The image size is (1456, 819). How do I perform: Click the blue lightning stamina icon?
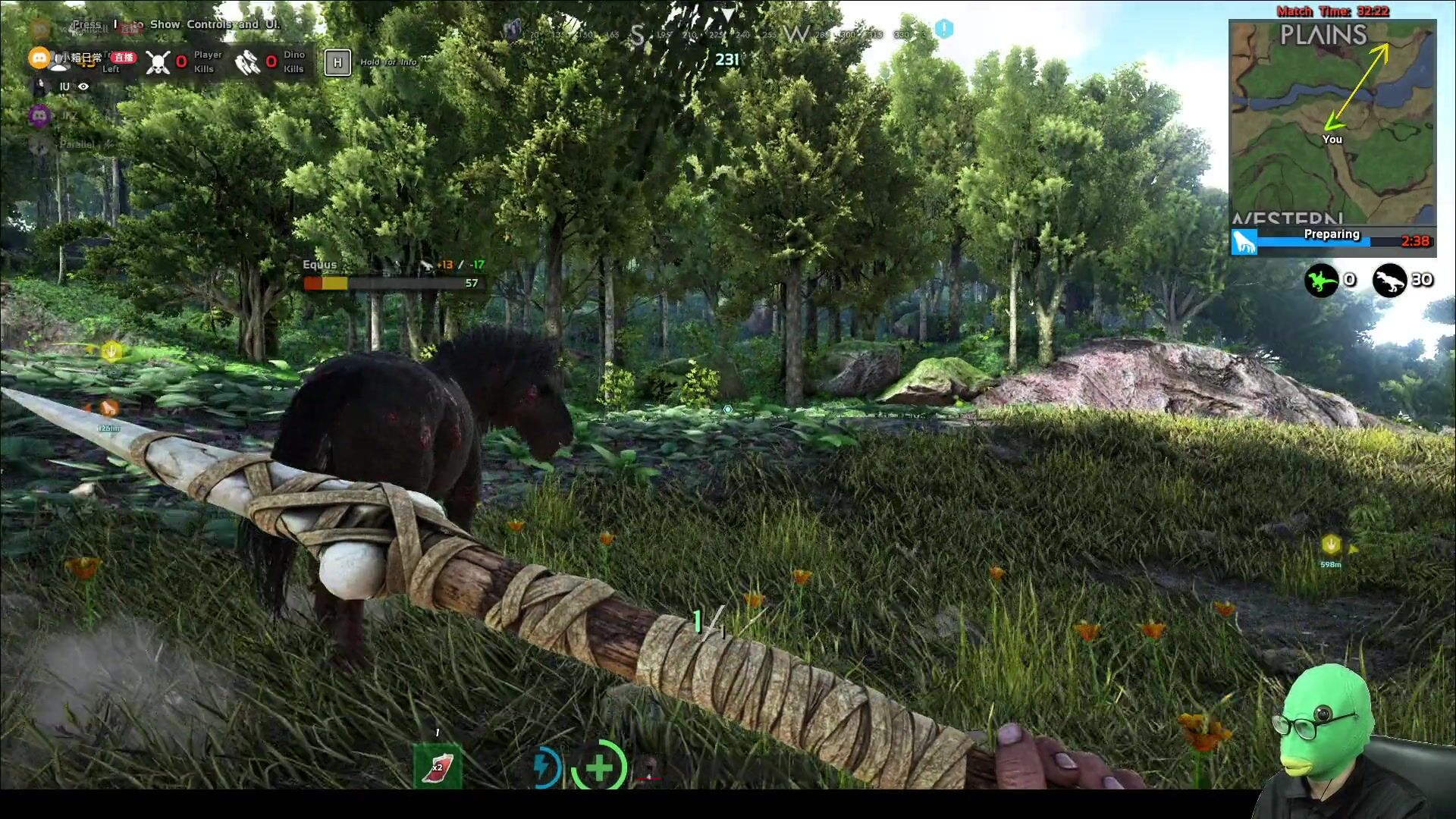(544, 767)
